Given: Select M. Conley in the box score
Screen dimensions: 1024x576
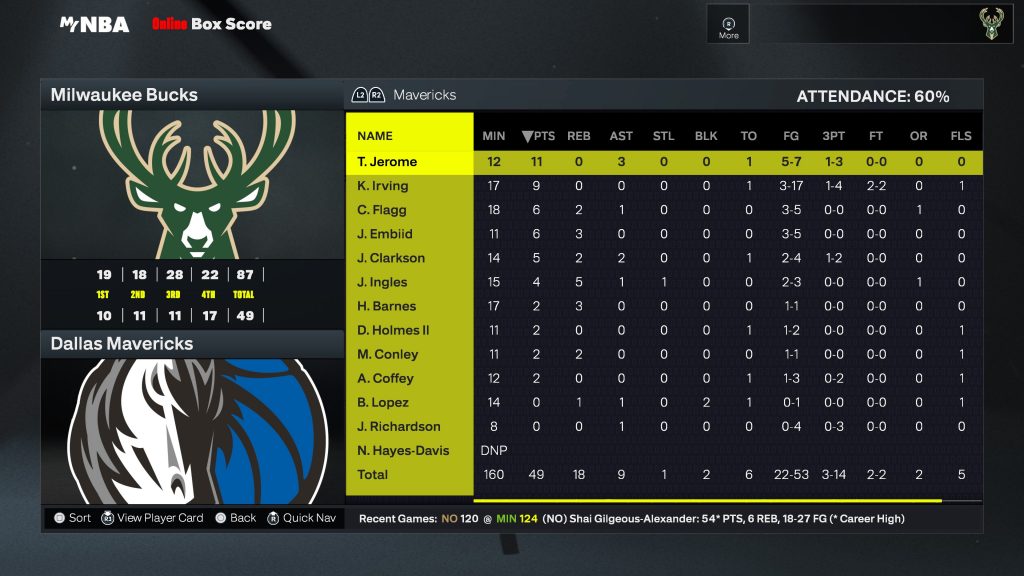Looking at the screenshot, I should pyautogui.click(x=387, y=354).
